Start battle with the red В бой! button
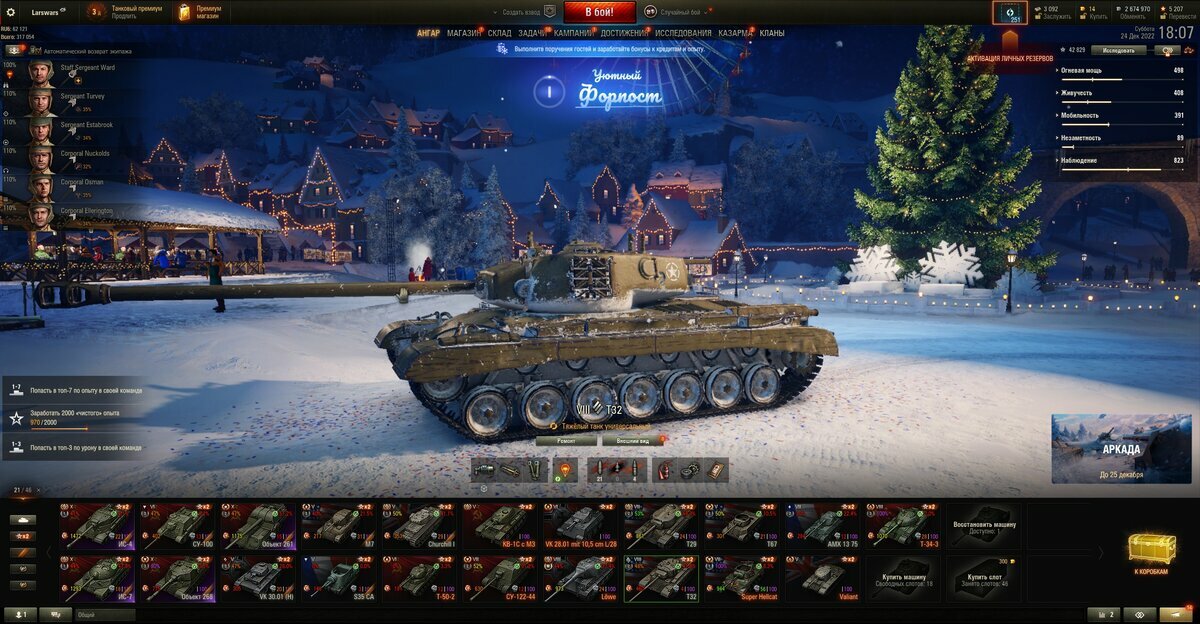Image resolution: width=1200 pixels, height=624 pixels. coord(600,12)
